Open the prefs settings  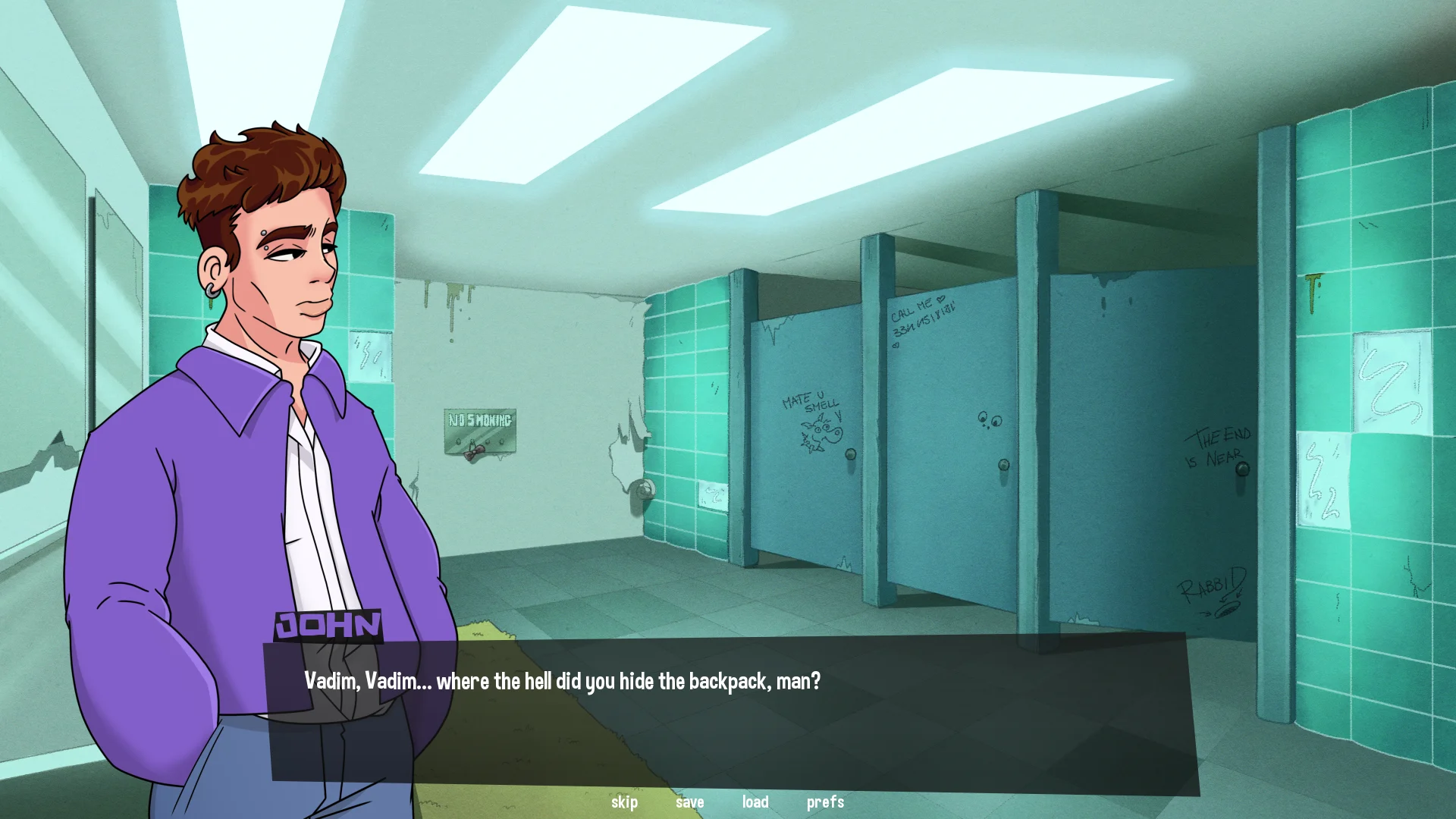tap(825, 802)
